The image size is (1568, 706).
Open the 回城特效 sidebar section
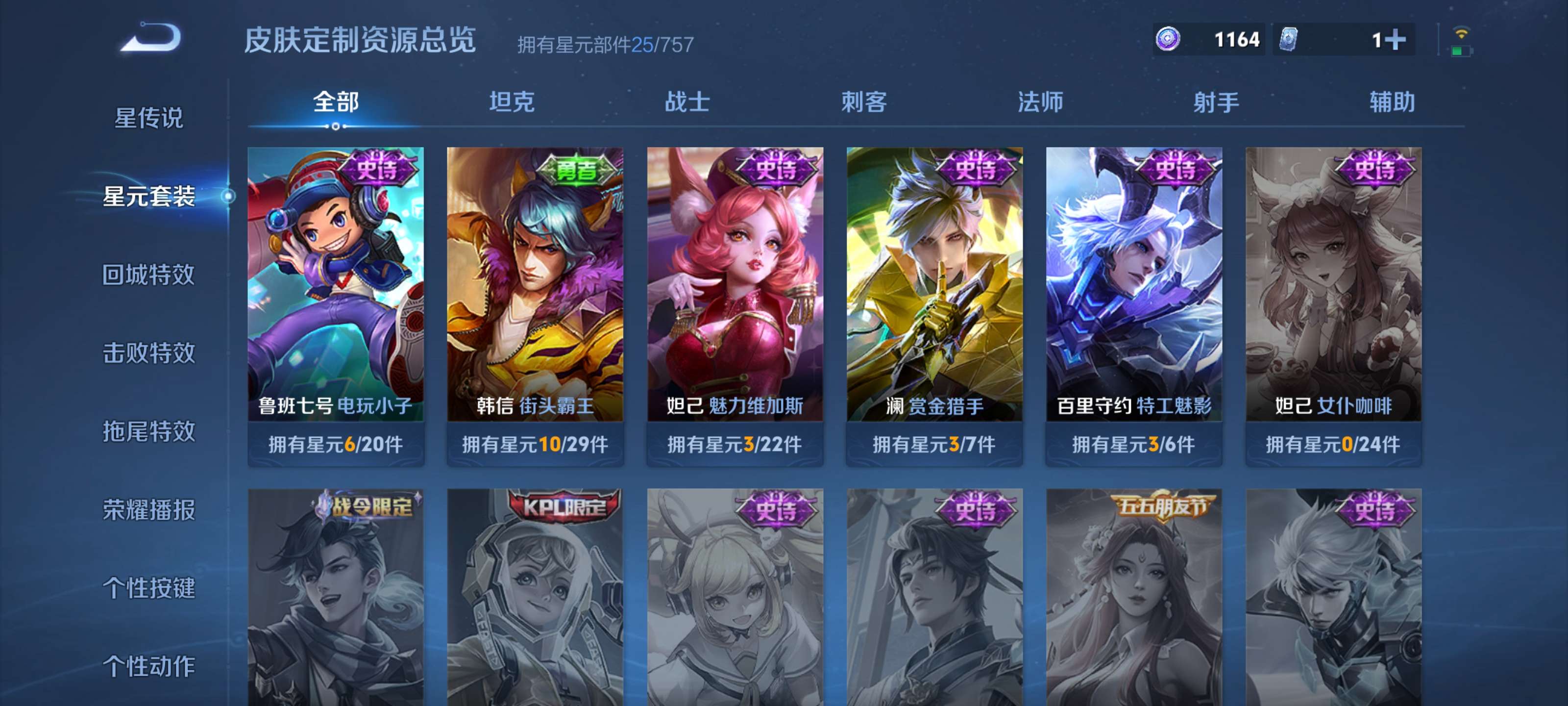[x=149, y=276]
